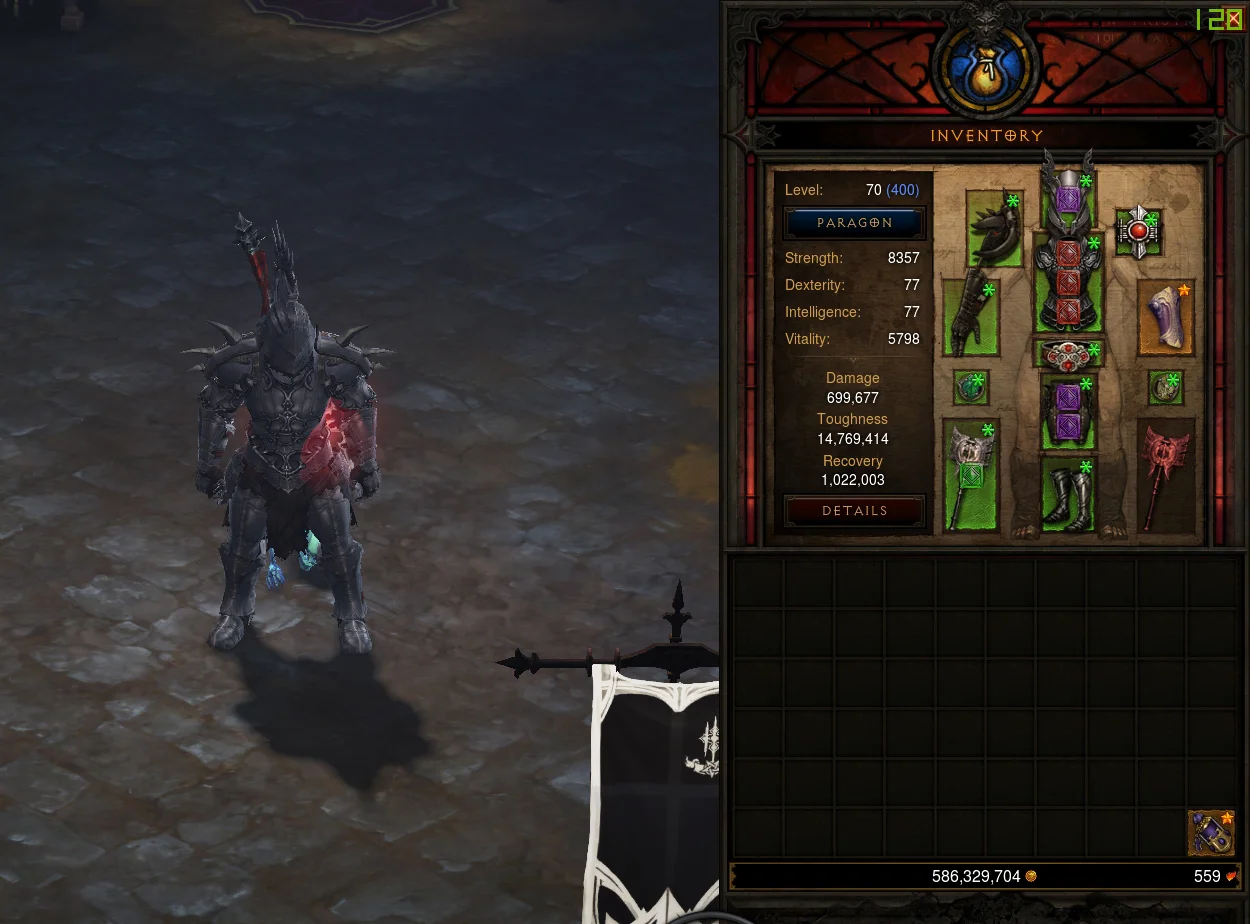Click the red off-hand weapon slot

tap(1166, 476)
